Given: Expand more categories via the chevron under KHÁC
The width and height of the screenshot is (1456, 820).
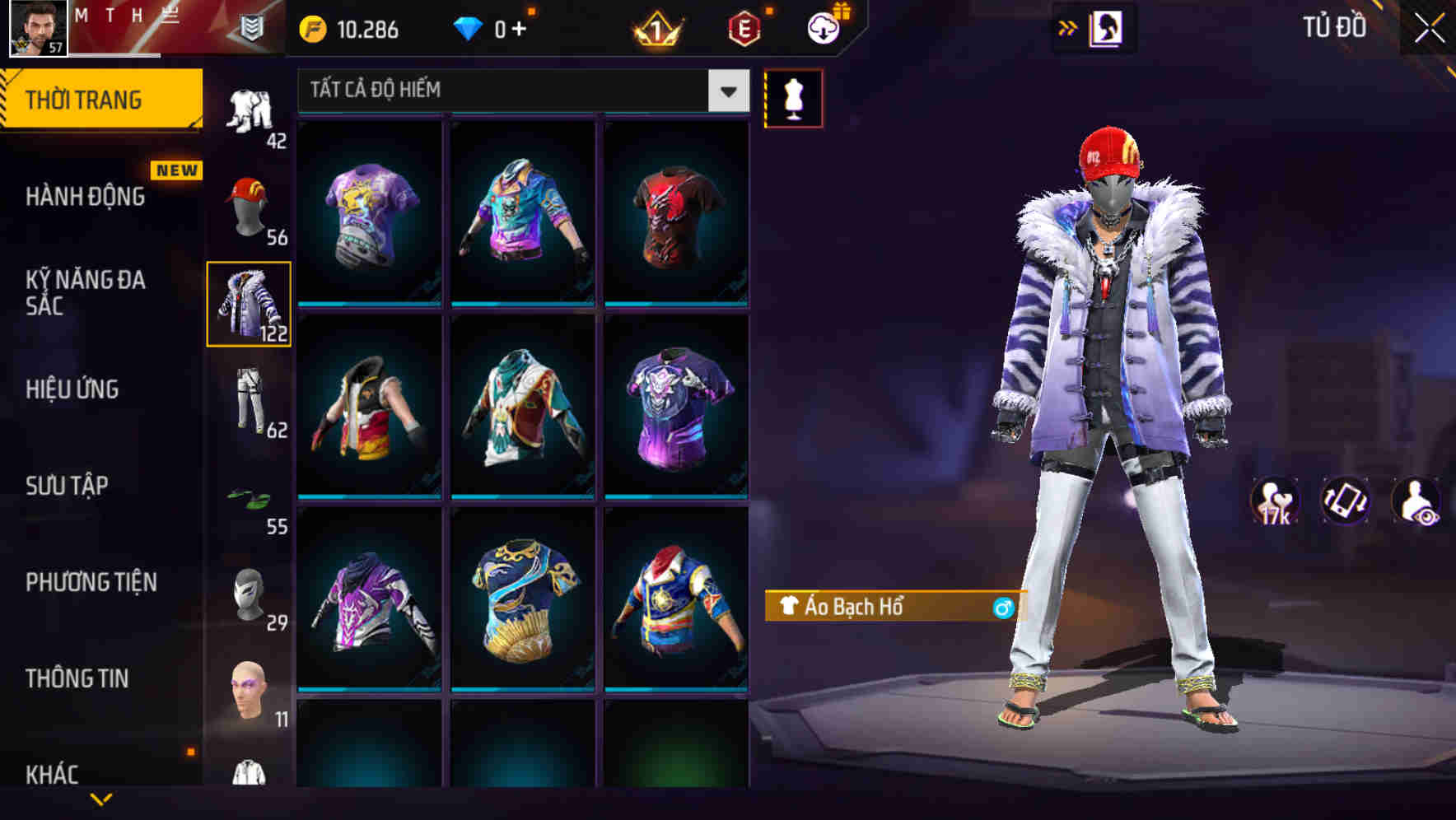Looking at the screenshot, I should pos(101,800).
